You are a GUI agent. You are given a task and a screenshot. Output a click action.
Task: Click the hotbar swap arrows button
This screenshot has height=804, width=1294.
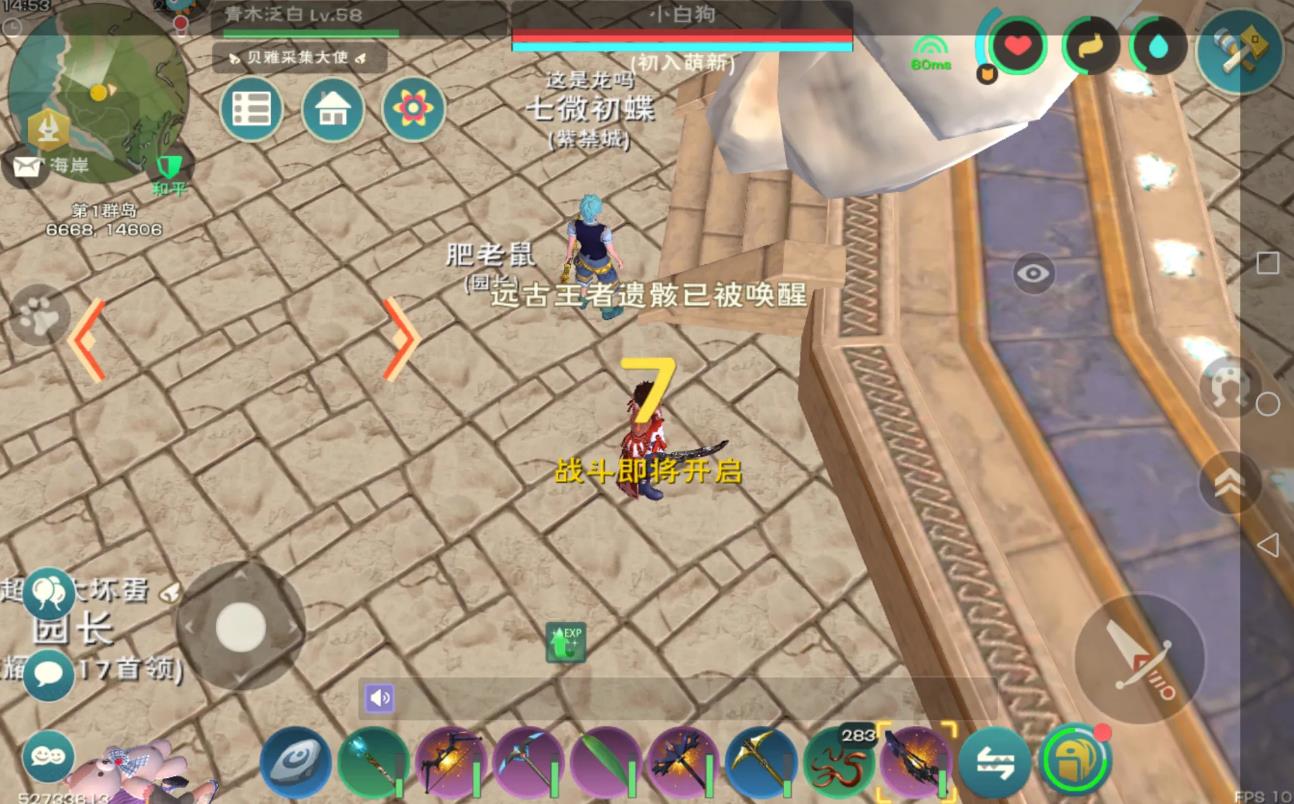(994, 762)
